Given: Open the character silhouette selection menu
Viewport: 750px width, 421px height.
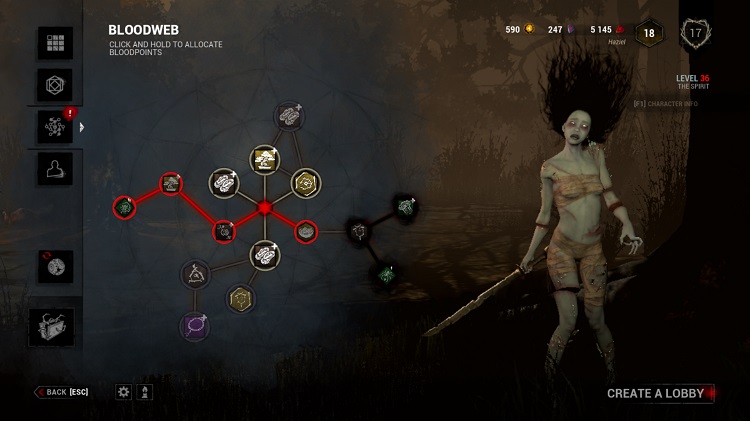Looking at the screenshot, I should click(55, 168).
